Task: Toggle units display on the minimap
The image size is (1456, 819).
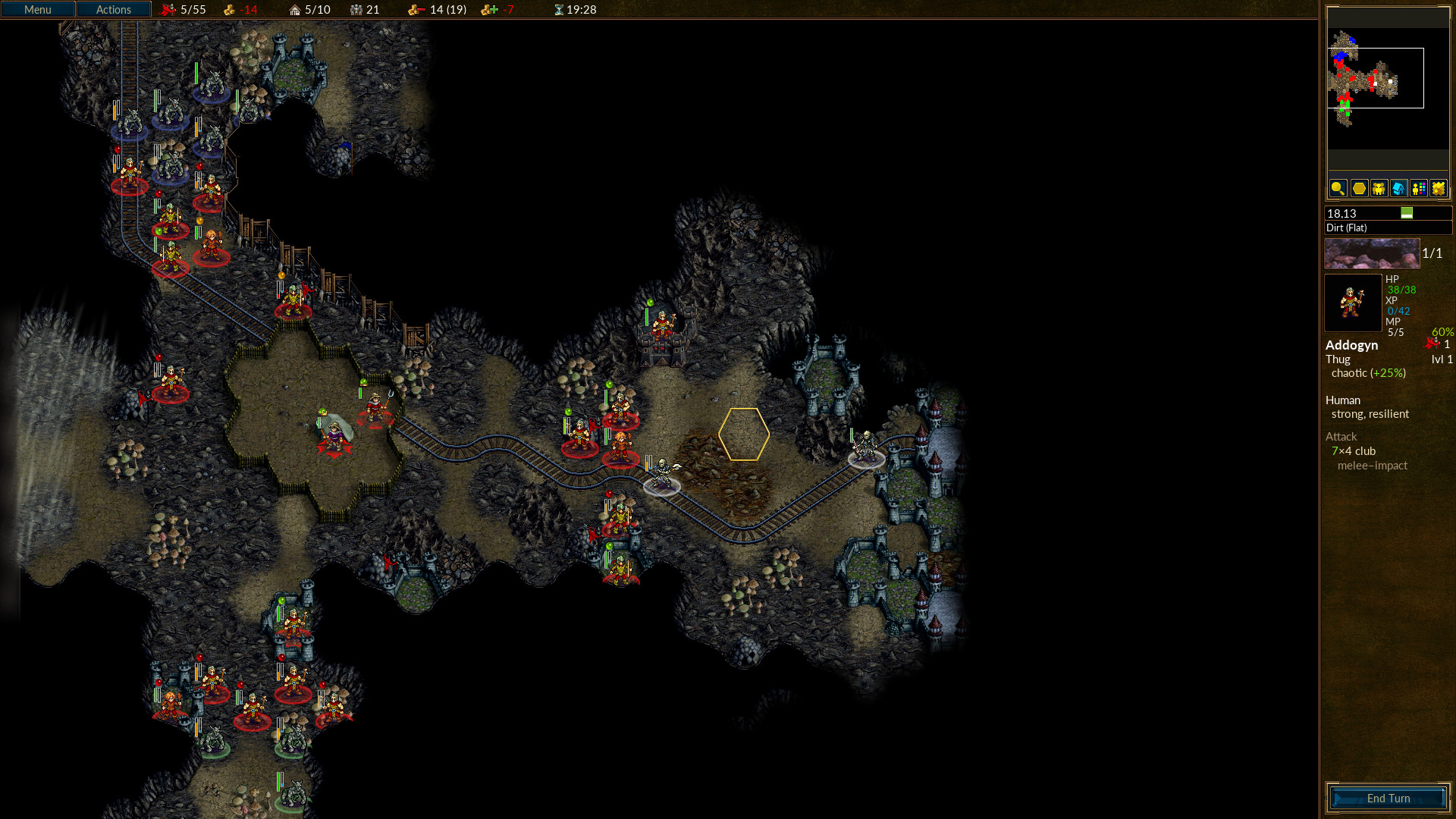Action: point(1377,189)
